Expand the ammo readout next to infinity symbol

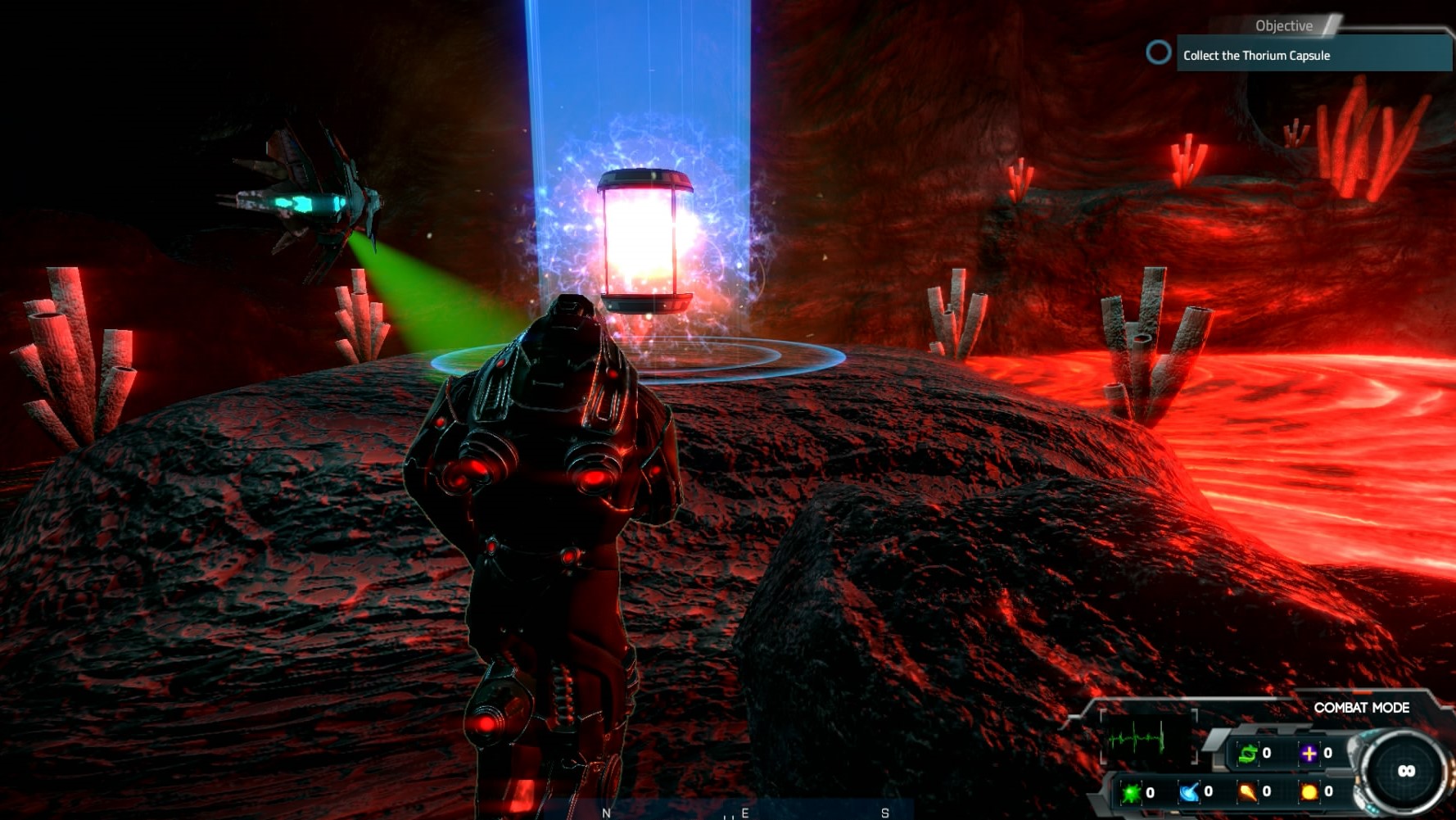pyautogui.click(x=1407, y=770)
